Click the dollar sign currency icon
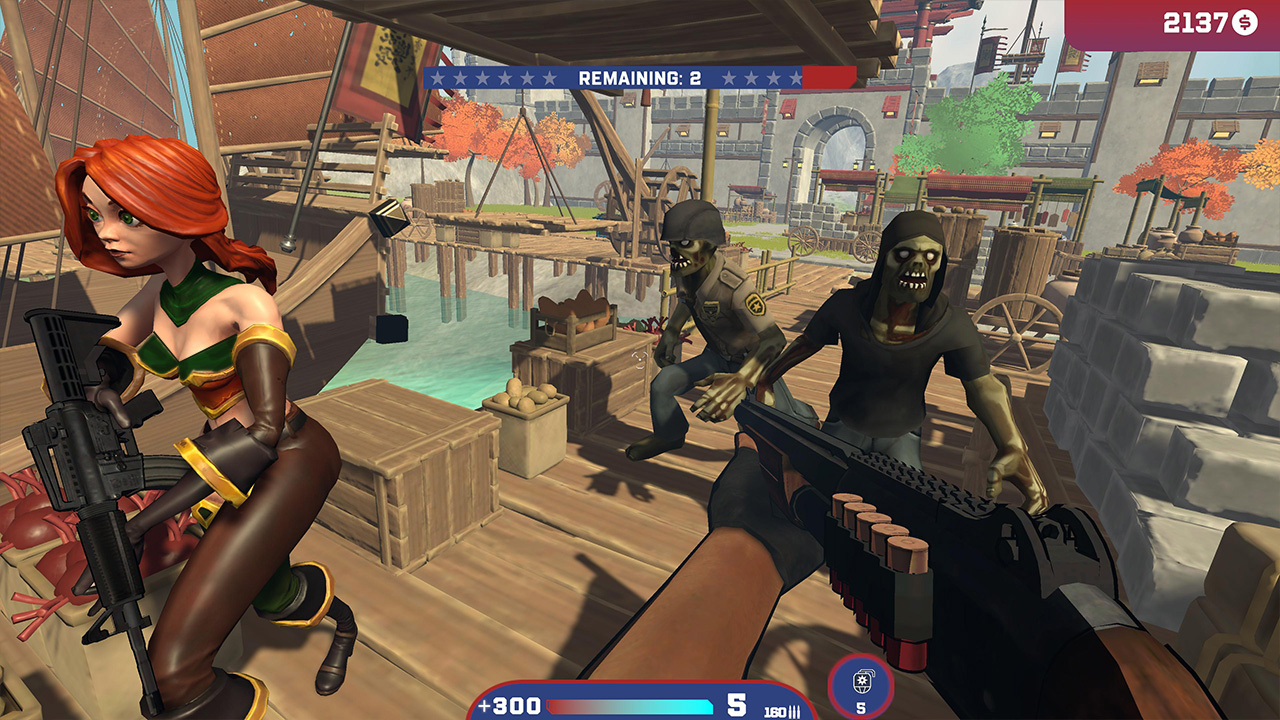 pyautogui.click(x=1243, y=20)
